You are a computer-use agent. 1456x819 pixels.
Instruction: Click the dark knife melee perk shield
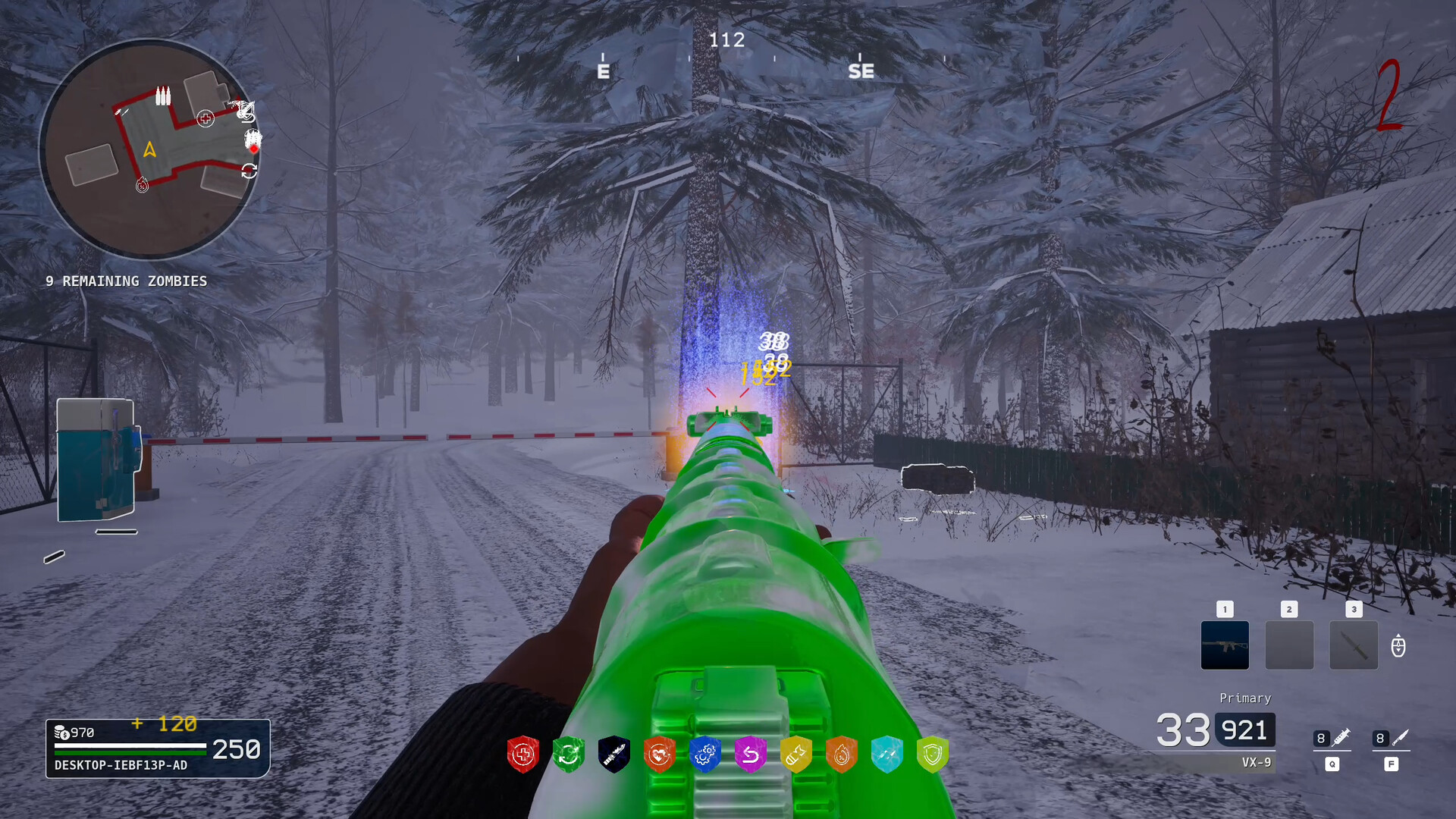(x=614, y=754)
